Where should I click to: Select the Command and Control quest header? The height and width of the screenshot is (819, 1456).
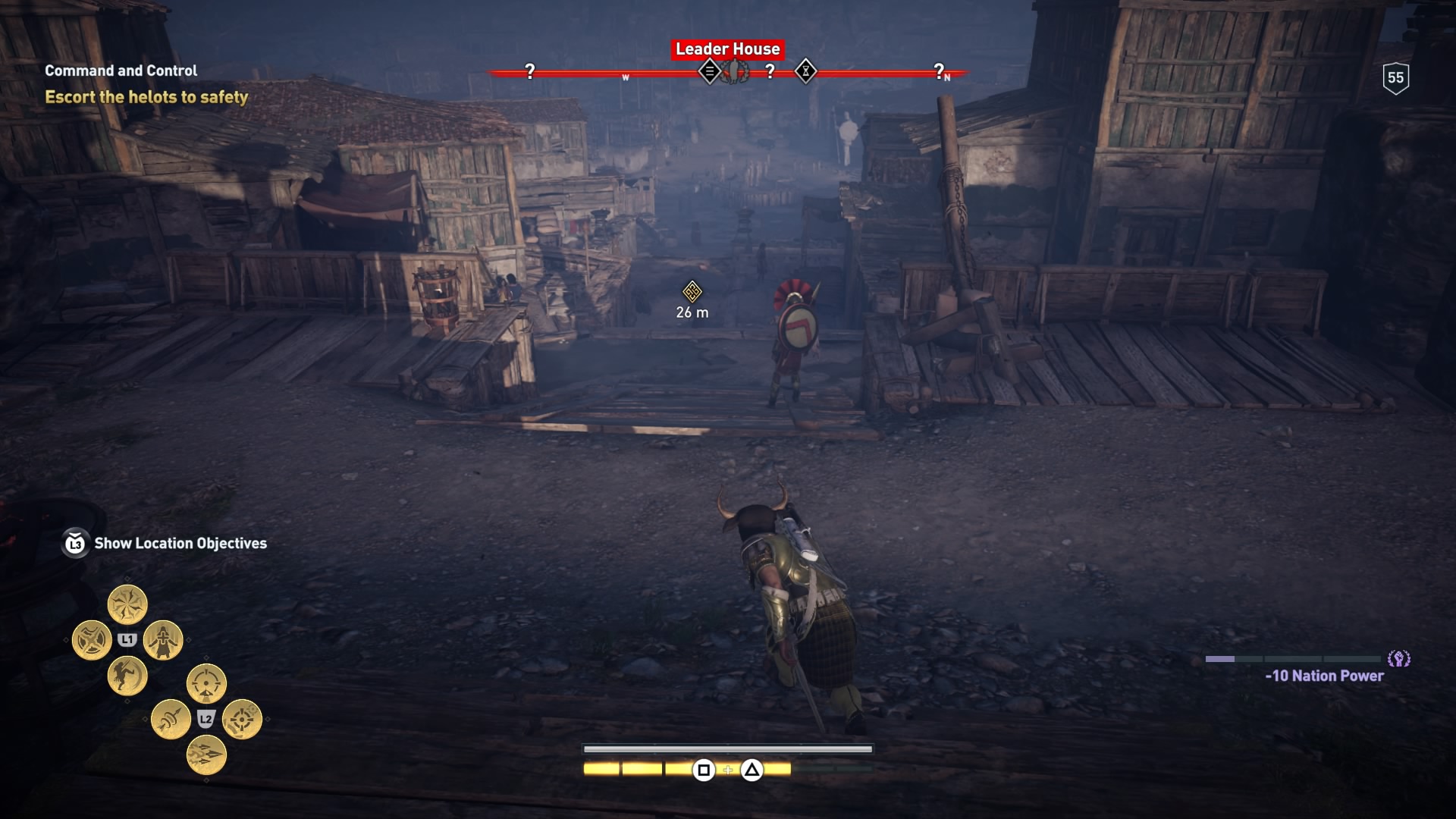click(x=120, y=71)
